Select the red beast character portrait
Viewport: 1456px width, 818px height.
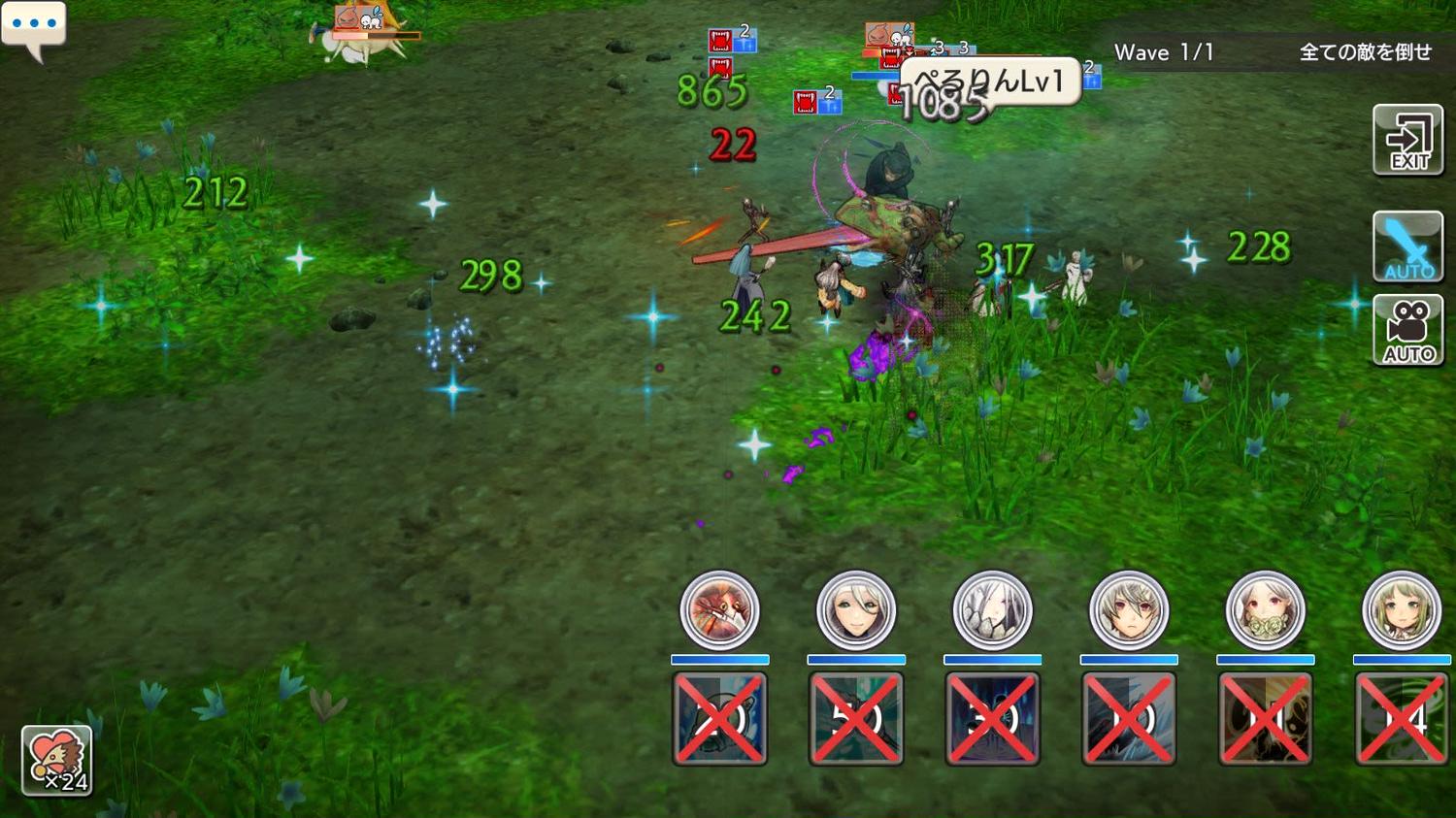[x=719, y=610]
